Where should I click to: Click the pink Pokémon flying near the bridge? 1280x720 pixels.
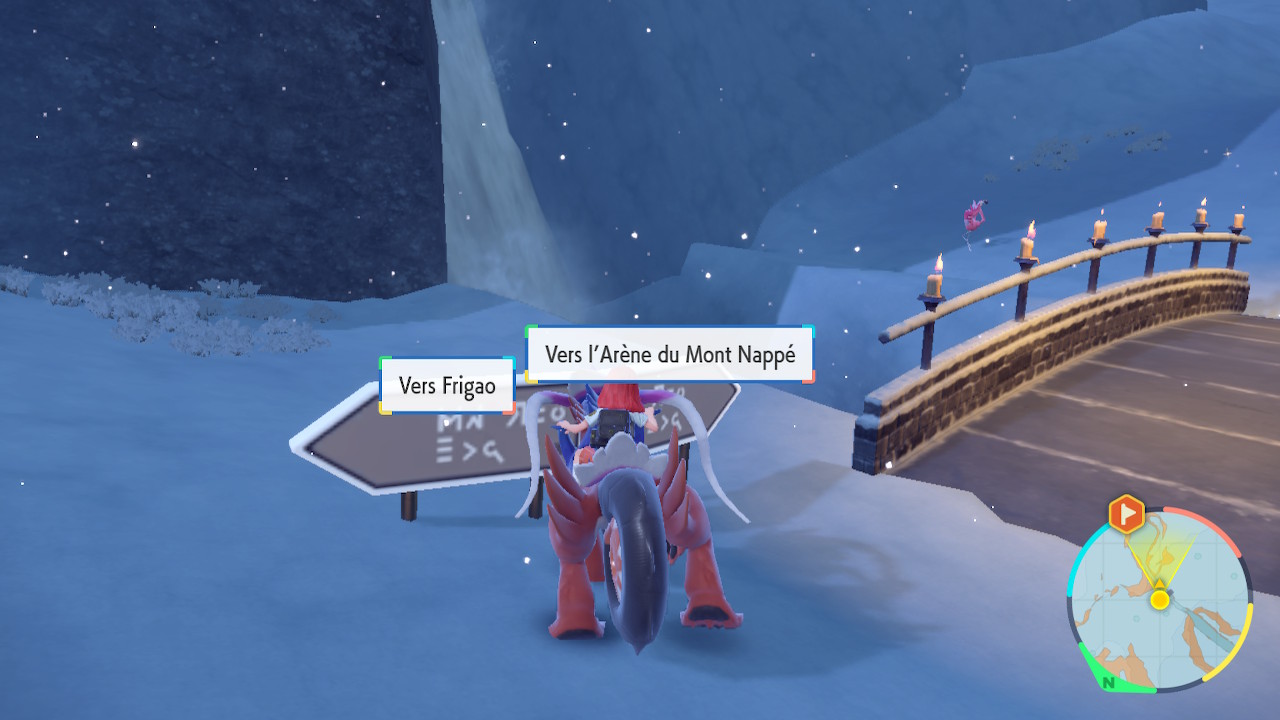click(x=973, y=218)
